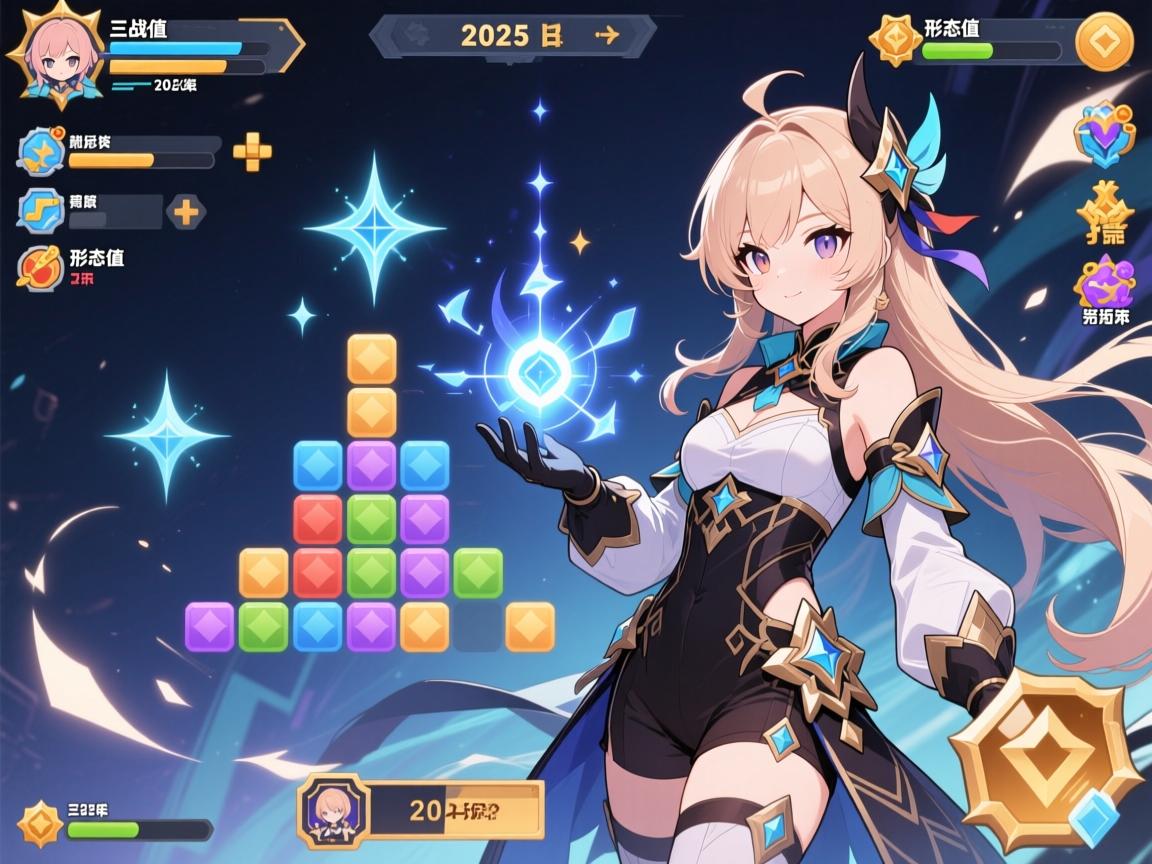Open the blue music note icon
This screenshot has width=1152, height=864.
click(x=42, y=211)
